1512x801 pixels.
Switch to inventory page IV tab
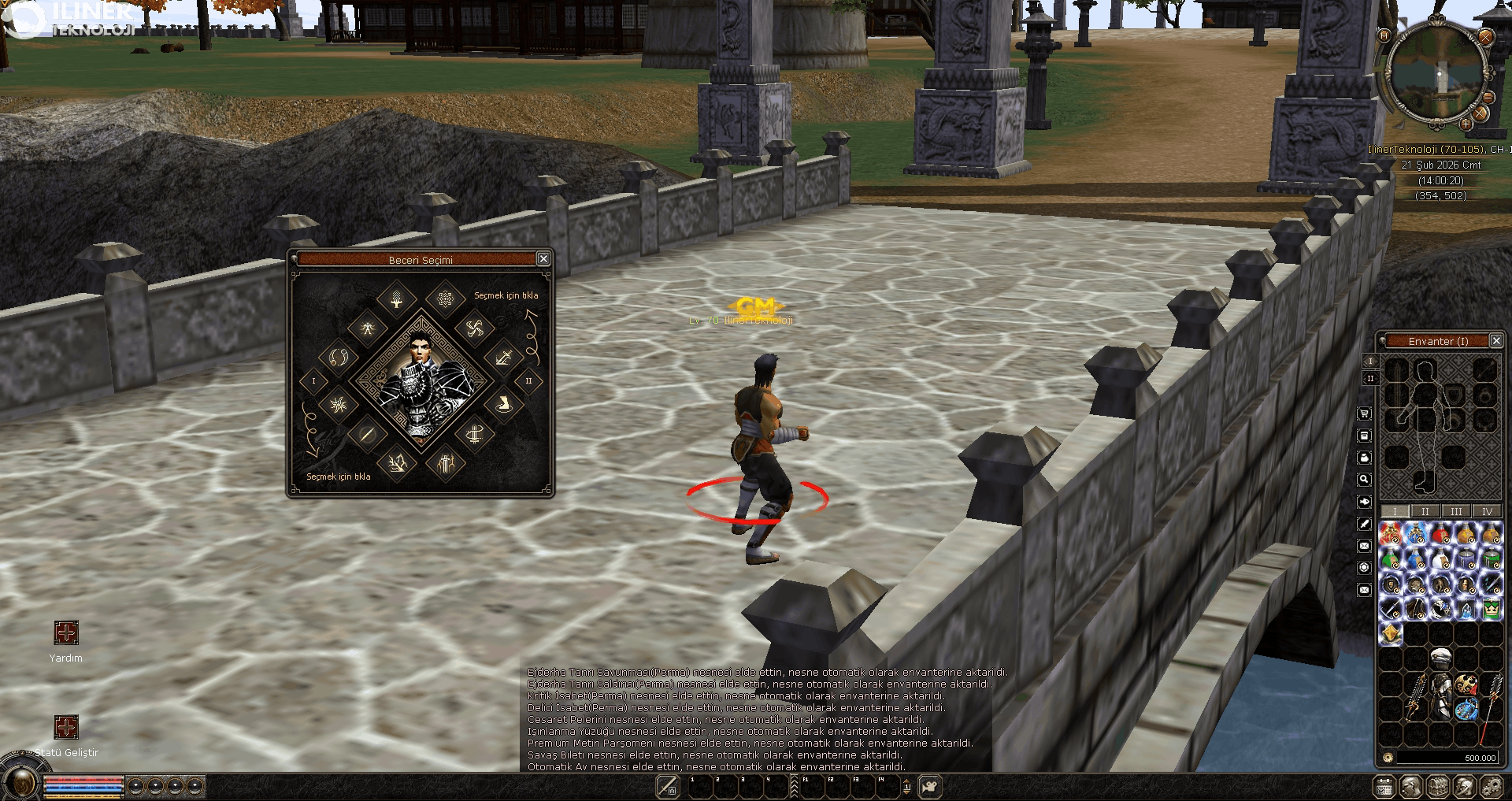click(x=1487, y=511)
